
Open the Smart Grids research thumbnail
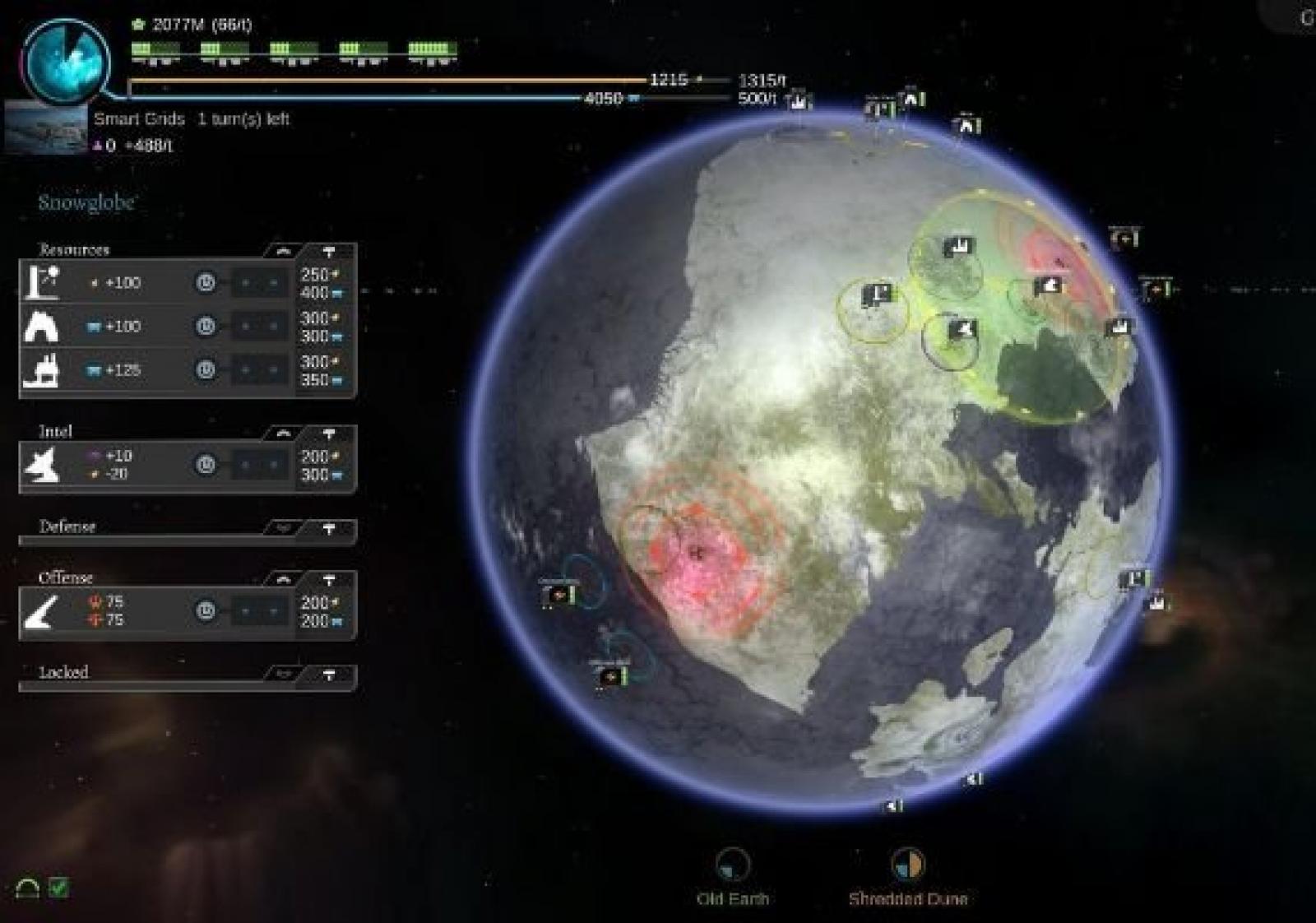coord(45,128)
